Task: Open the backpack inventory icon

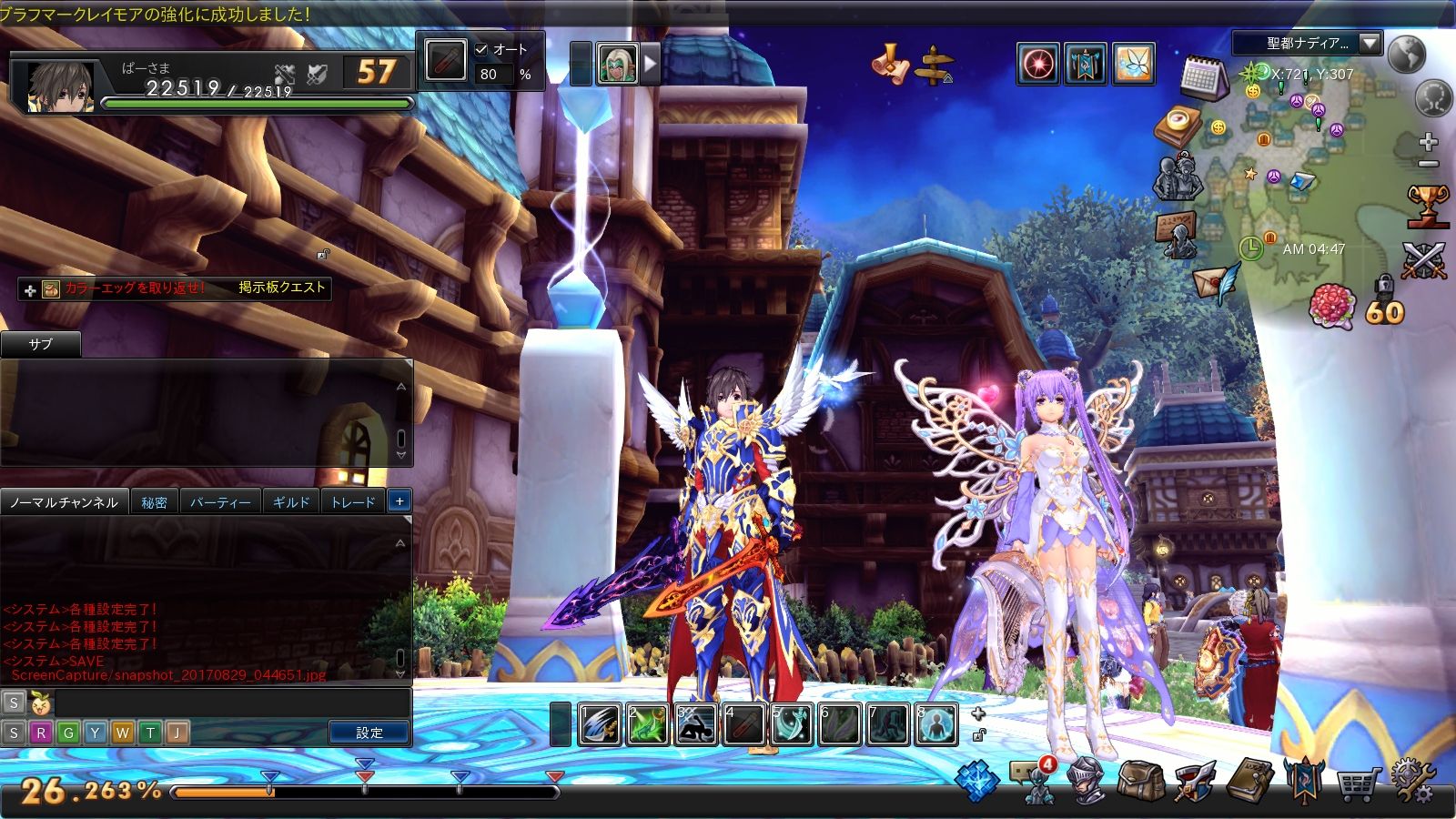Action: tap(1141, 781)
